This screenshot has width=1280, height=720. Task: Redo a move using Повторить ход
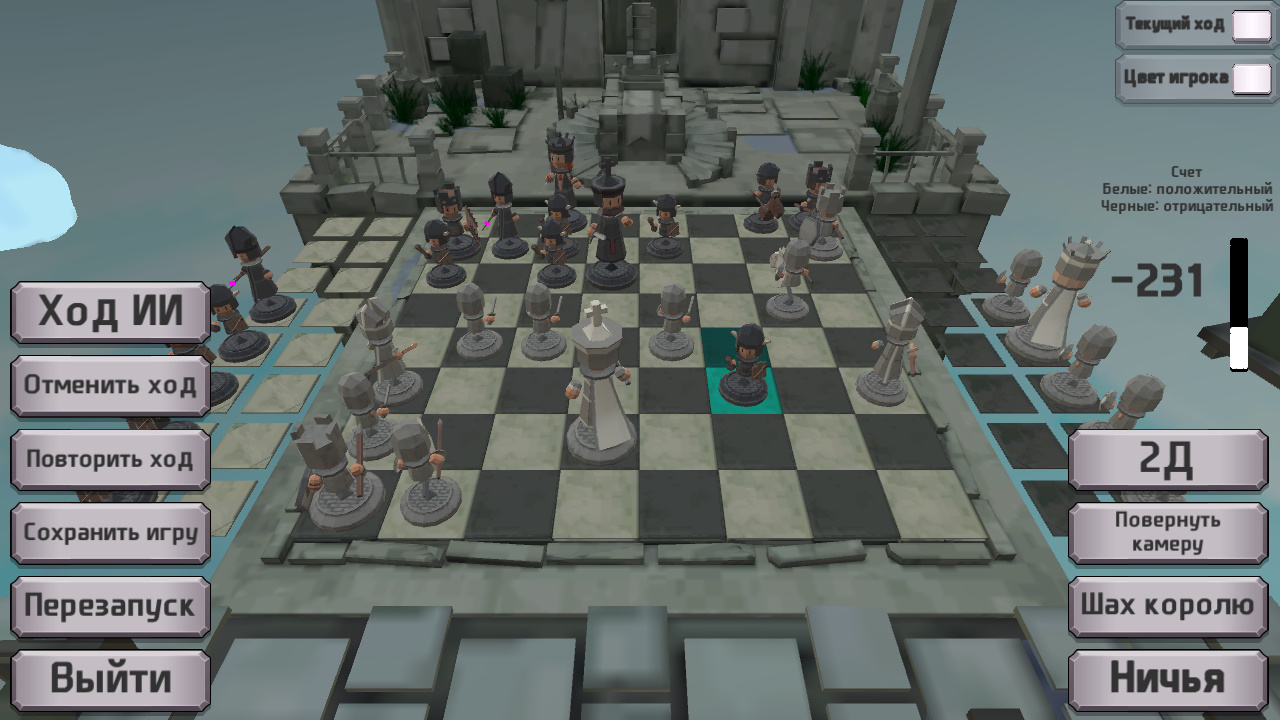tap(110, 459)
